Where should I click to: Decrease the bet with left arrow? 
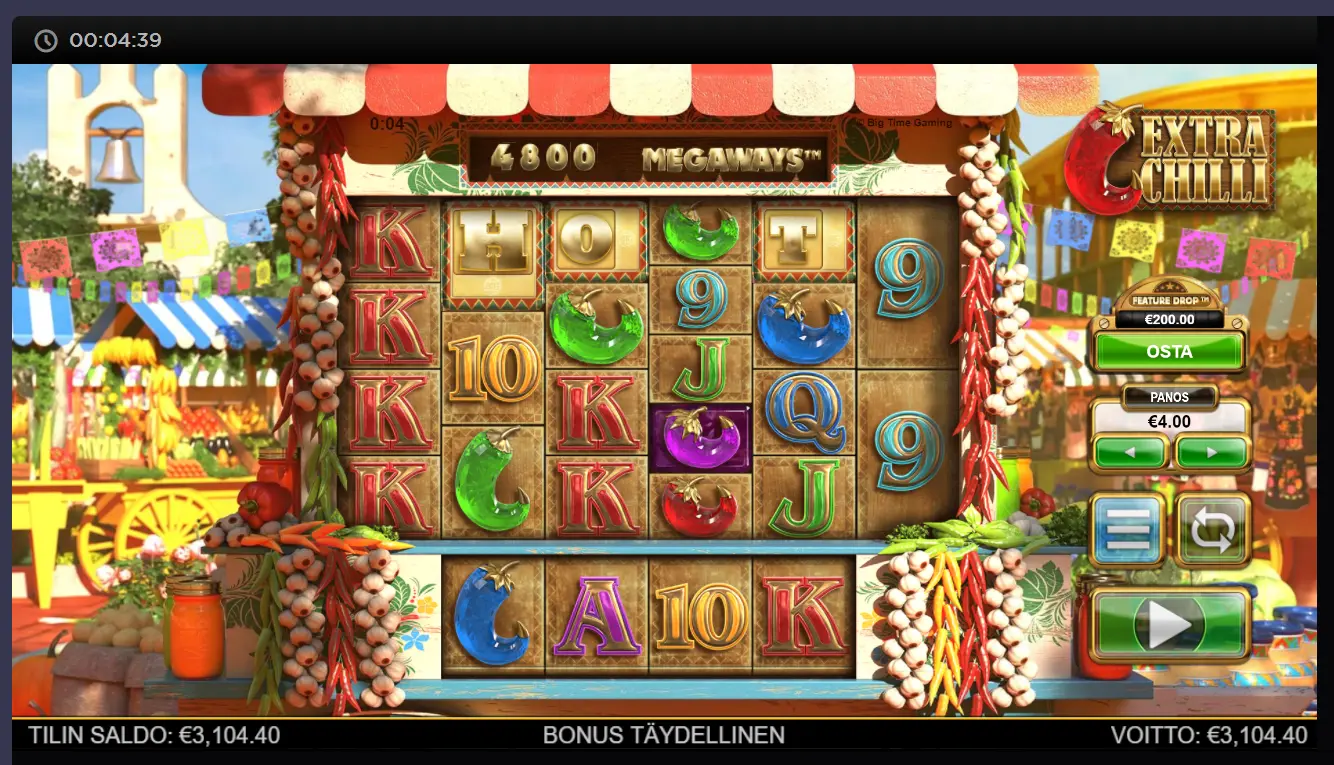pyautogui.click(x=1130, y=452)
